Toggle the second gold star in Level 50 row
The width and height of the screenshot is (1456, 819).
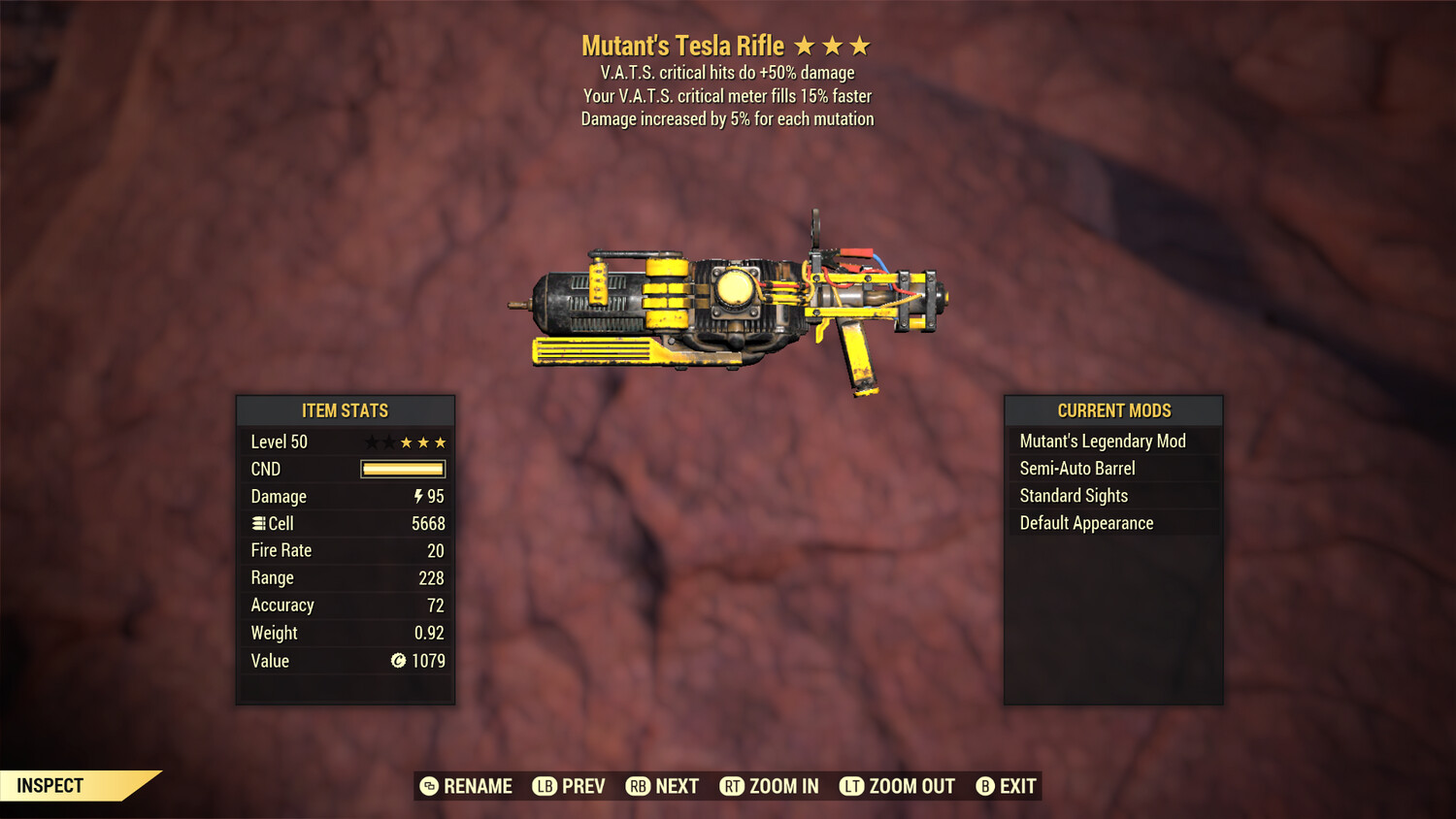point(423,442)
